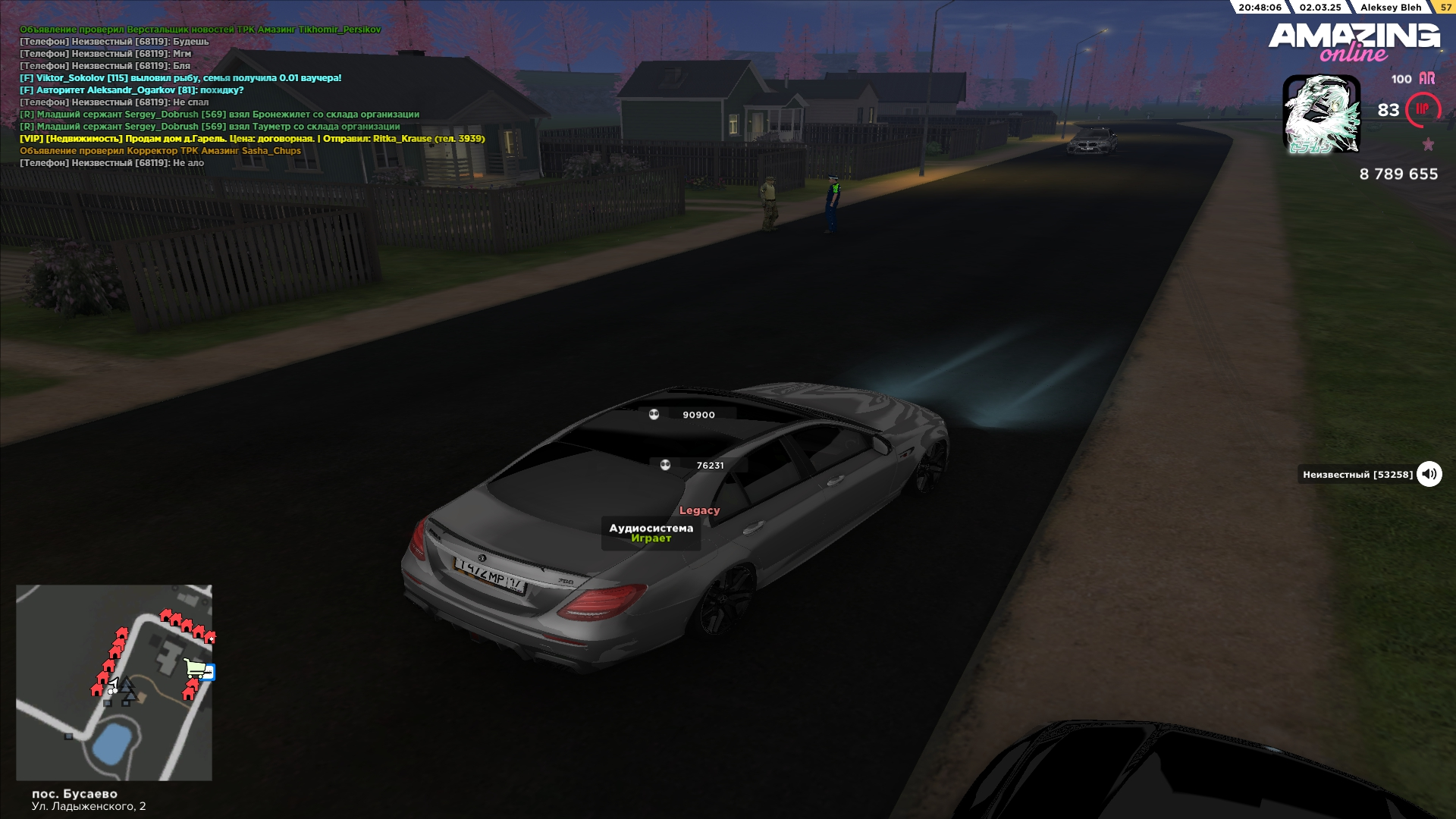Toggle the voice speaker icon
Viewport: 1456px width, 819px height.
click(x=1429, y=474)
